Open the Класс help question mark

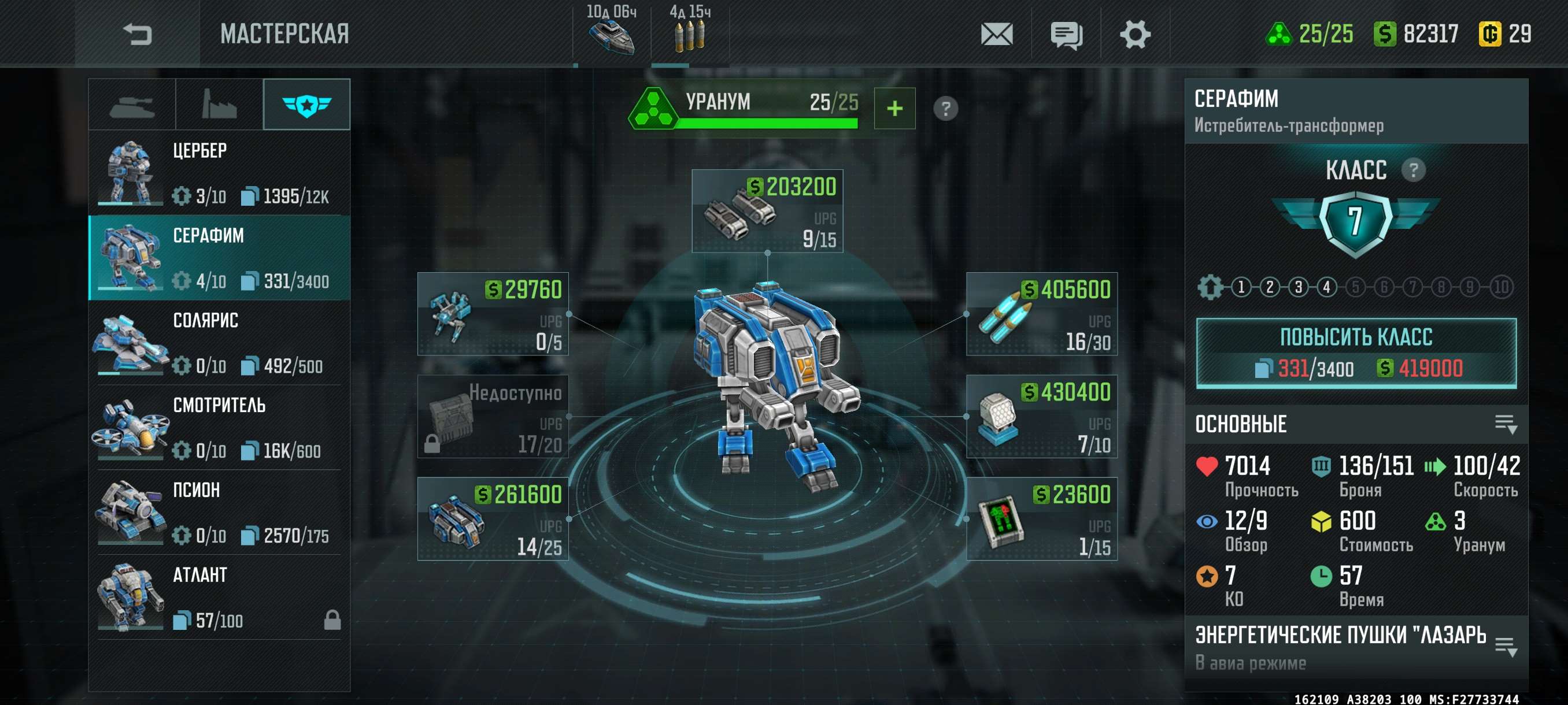click(1413, 170)
